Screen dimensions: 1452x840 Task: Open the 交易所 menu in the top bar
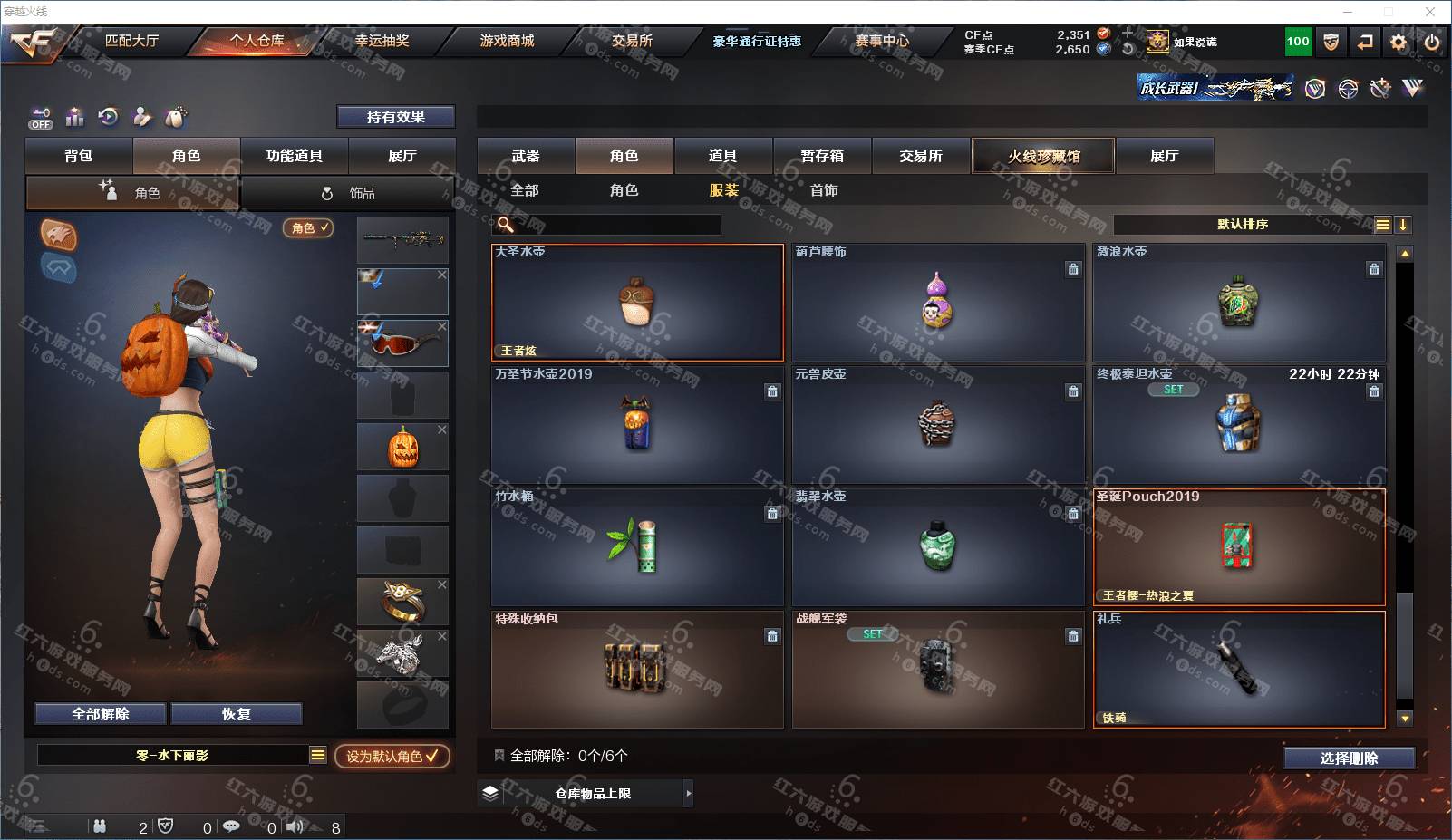pos(632,41)
